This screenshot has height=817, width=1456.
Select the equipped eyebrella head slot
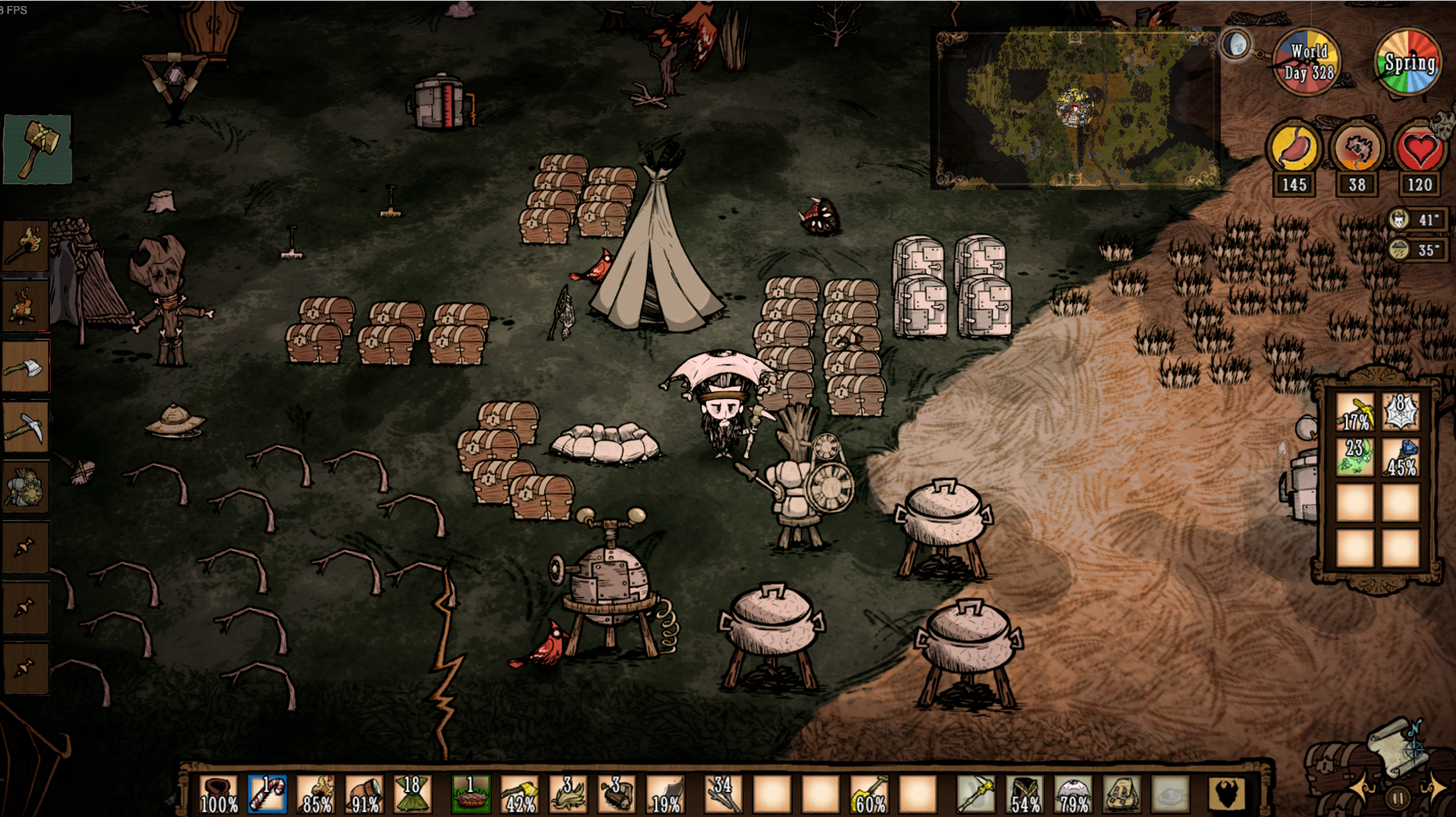tap(1072, 794)
